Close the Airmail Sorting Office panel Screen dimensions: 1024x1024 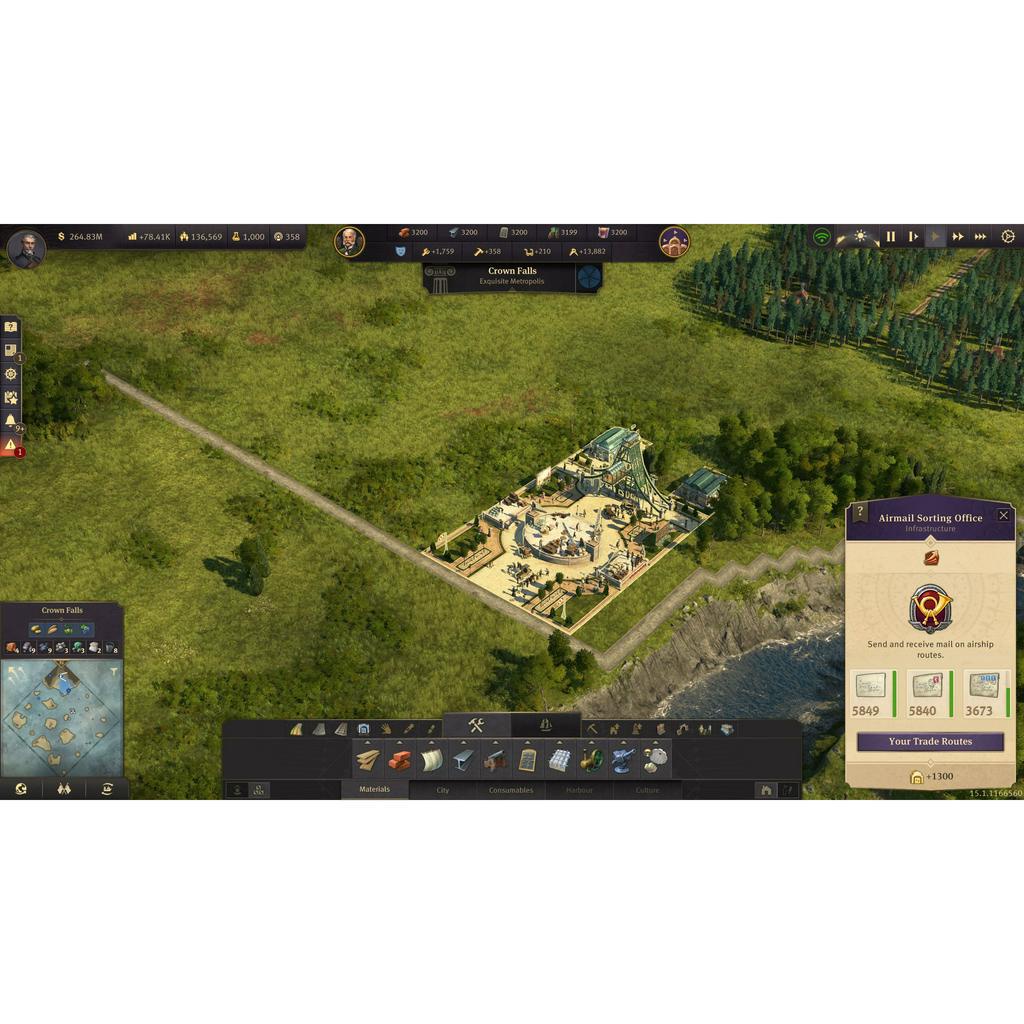(1003, 515)
